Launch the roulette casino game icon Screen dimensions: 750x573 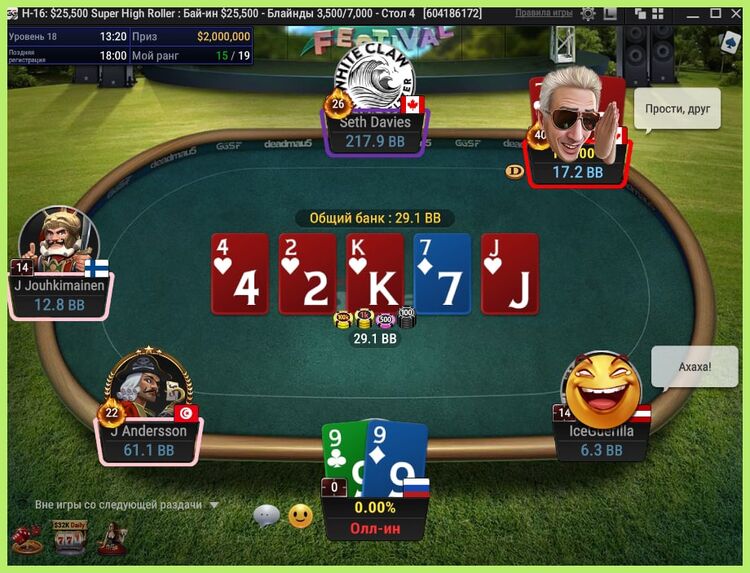pyautogui.click(x=25, y=540)
